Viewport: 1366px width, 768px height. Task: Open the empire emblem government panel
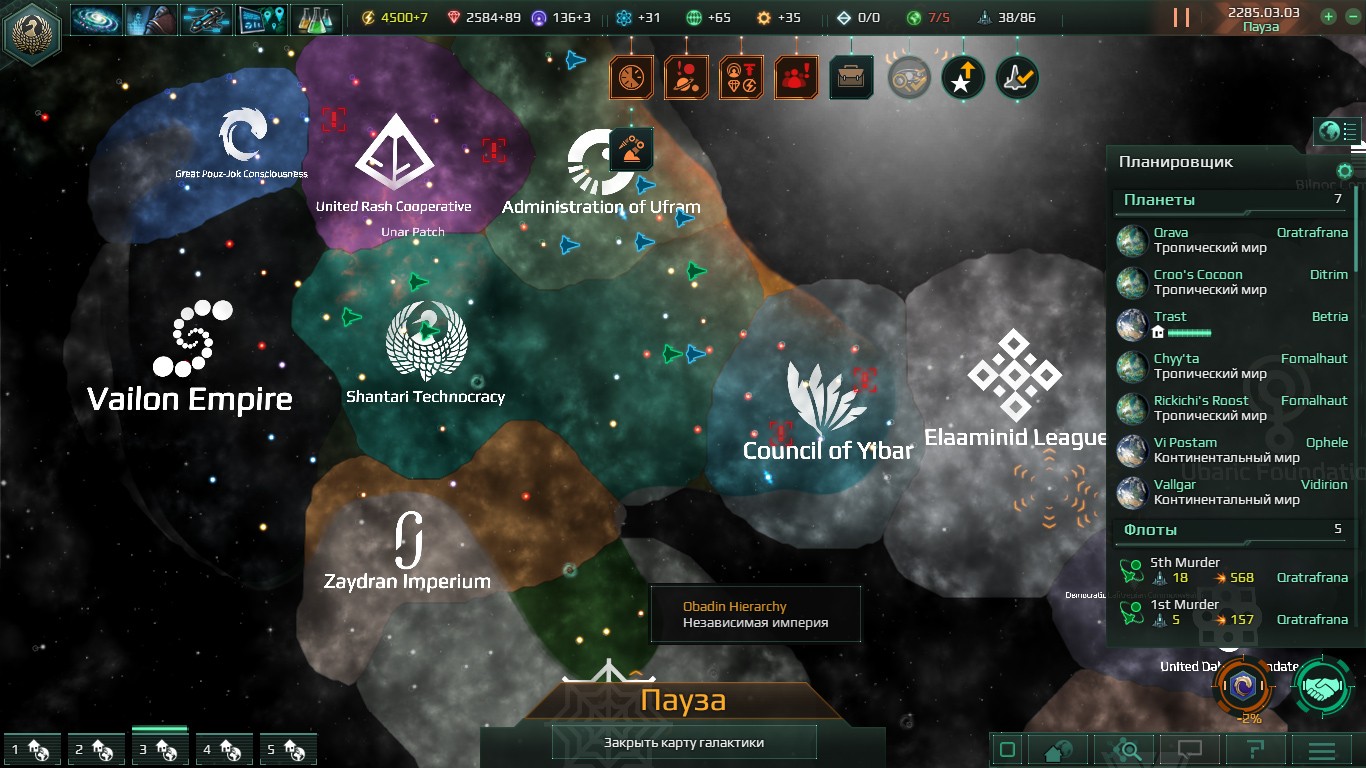click(31, 33)
